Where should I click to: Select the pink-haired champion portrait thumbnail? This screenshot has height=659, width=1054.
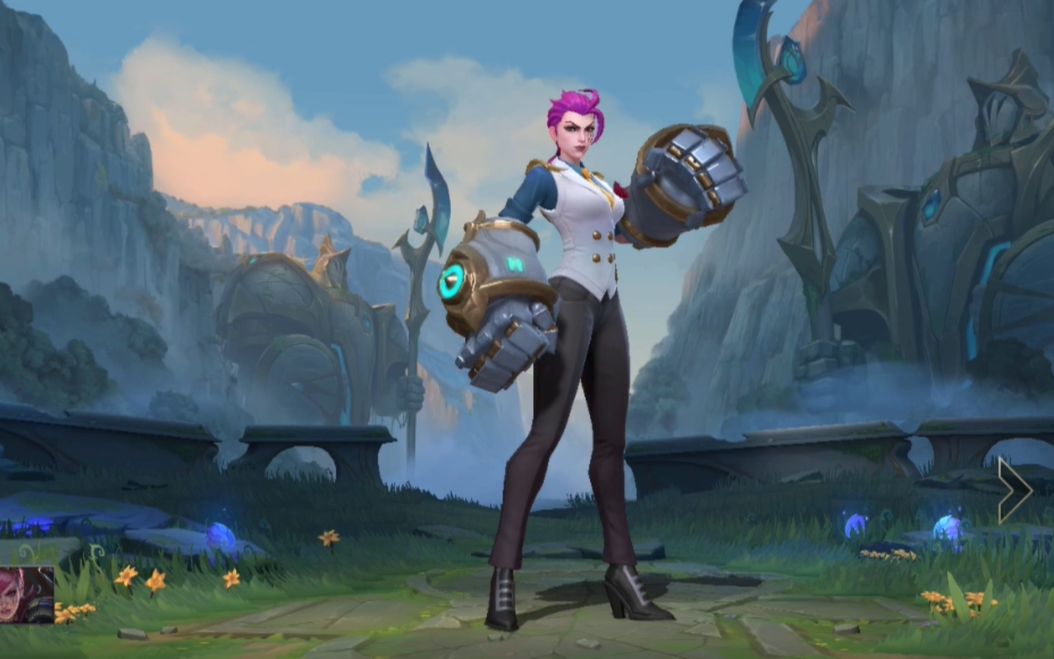click(26, 594)
